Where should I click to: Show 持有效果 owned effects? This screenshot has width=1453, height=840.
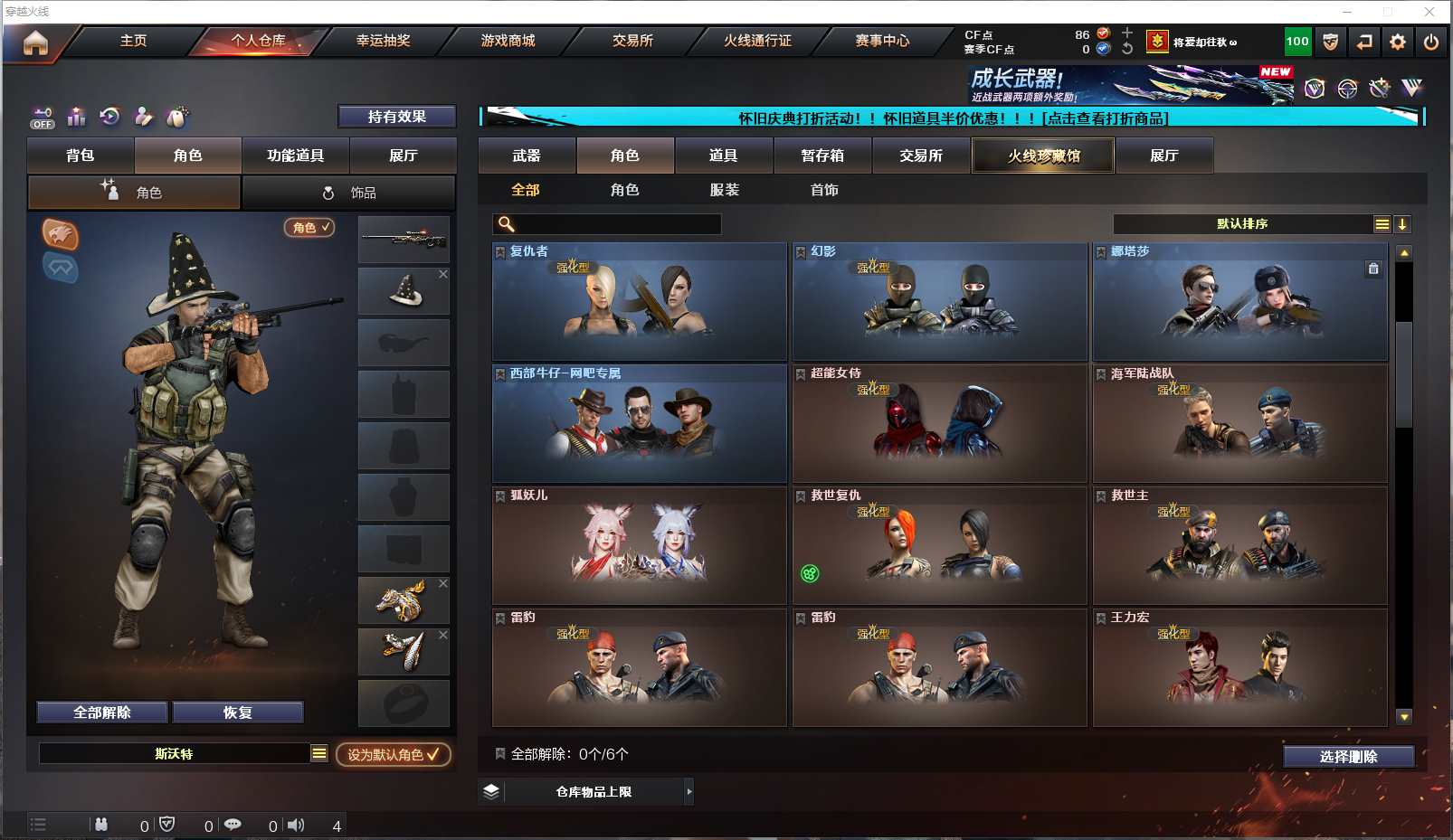tap(396, 117)
